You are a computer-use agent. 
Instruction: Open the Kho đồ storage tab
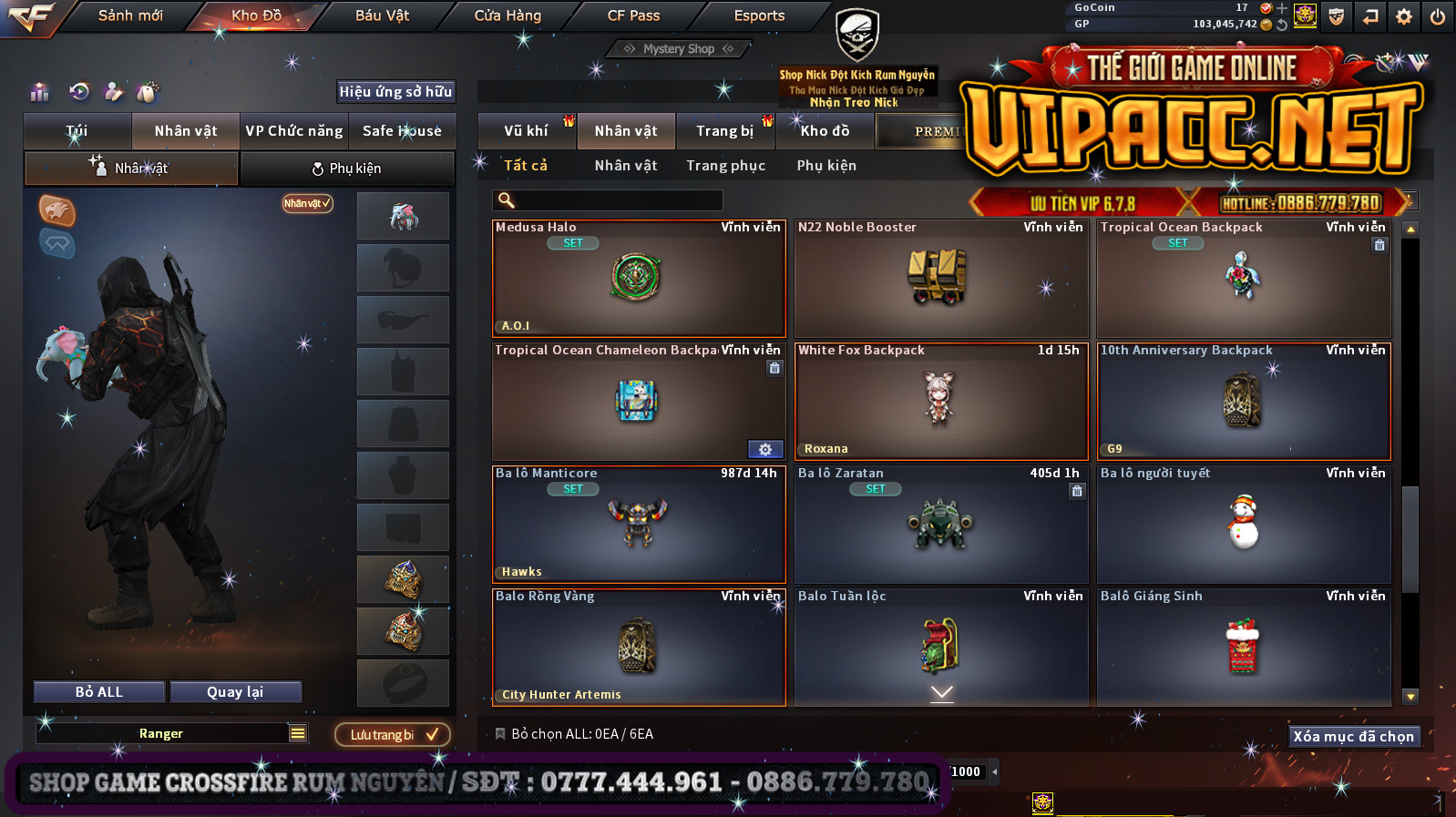point(825,131)
